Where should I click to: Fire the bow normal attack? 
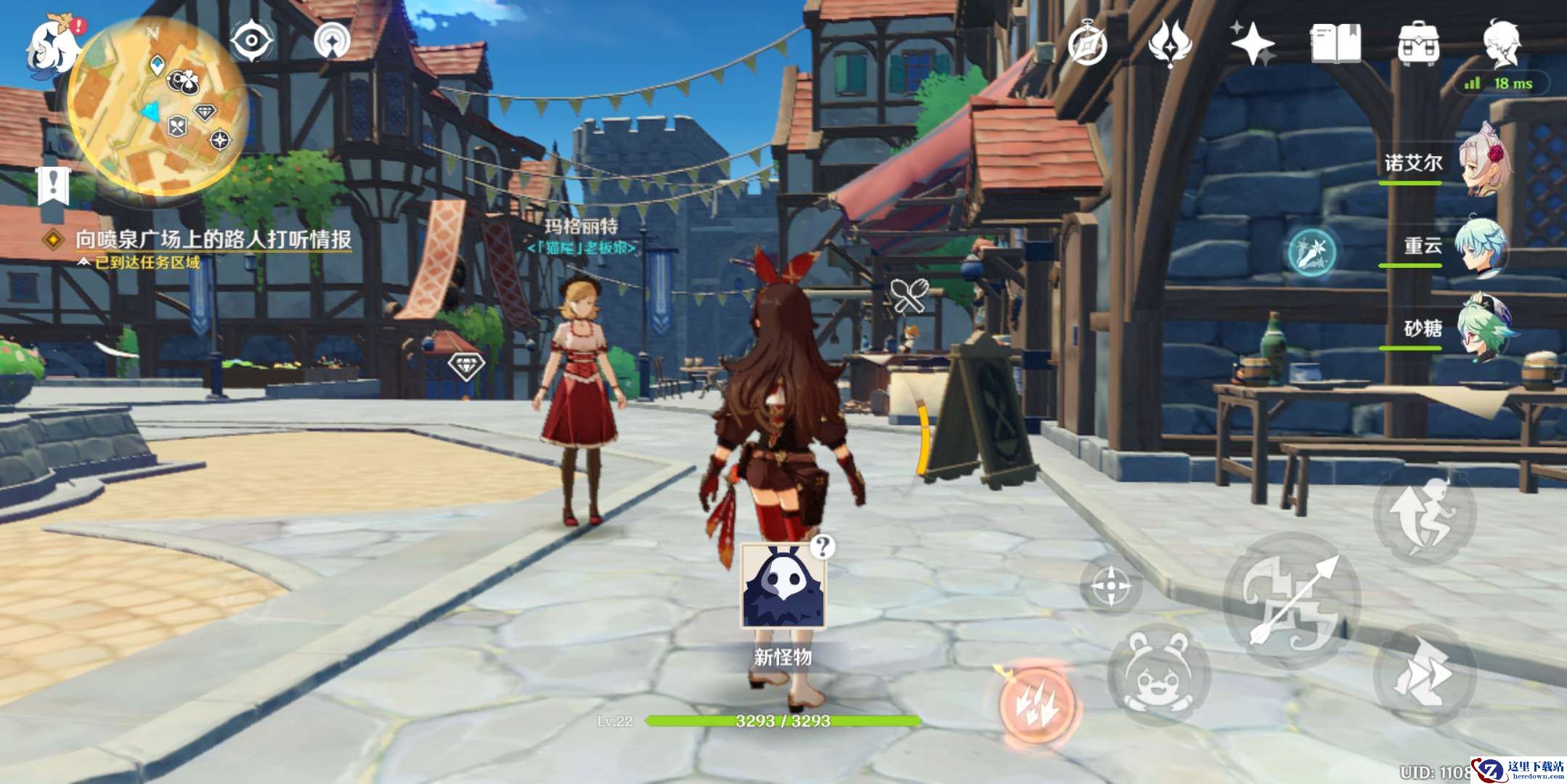pos(1293,601)
